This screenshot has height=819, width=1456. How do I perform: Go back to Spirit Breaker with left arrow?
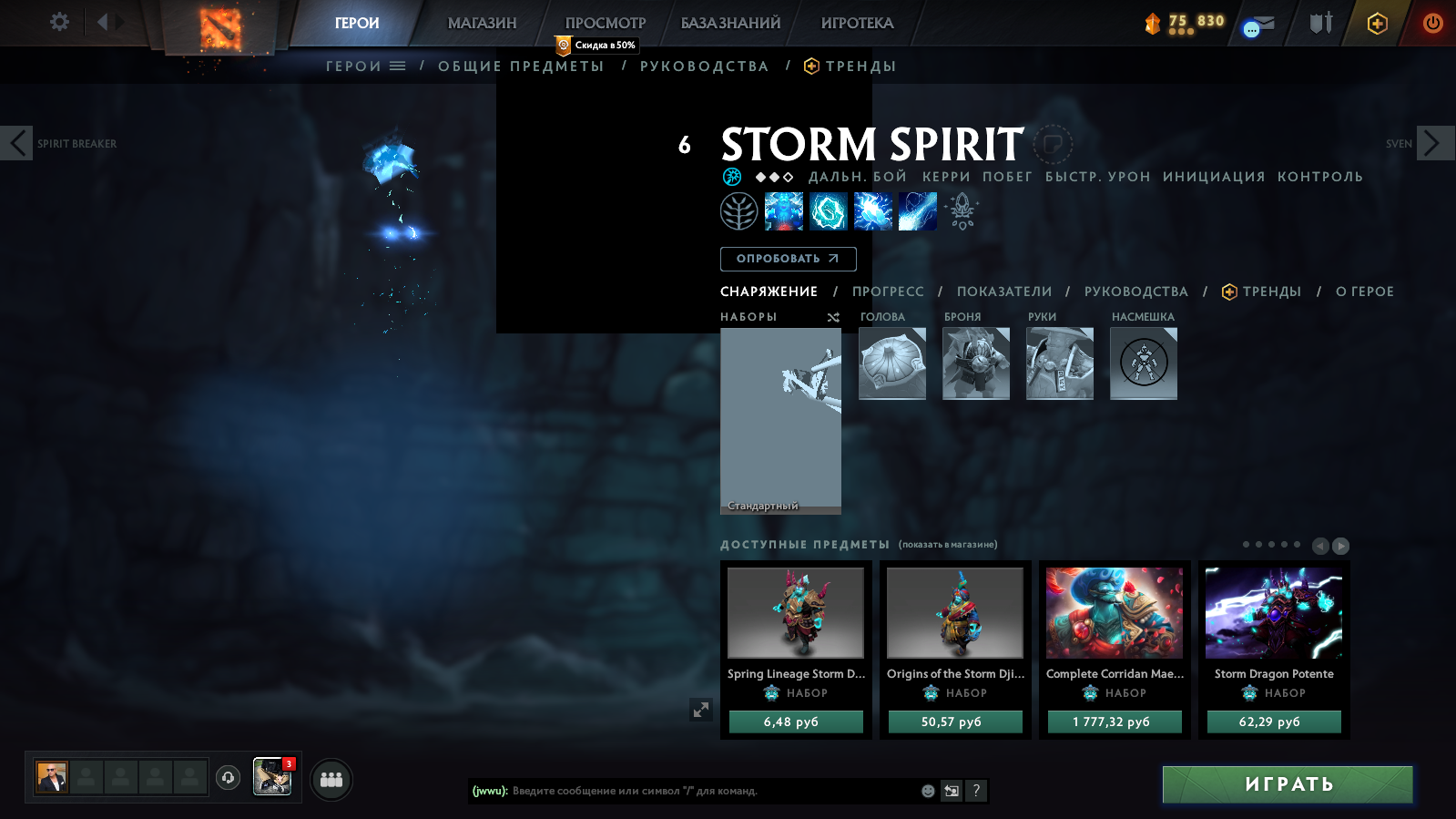[x=15, y=143]
